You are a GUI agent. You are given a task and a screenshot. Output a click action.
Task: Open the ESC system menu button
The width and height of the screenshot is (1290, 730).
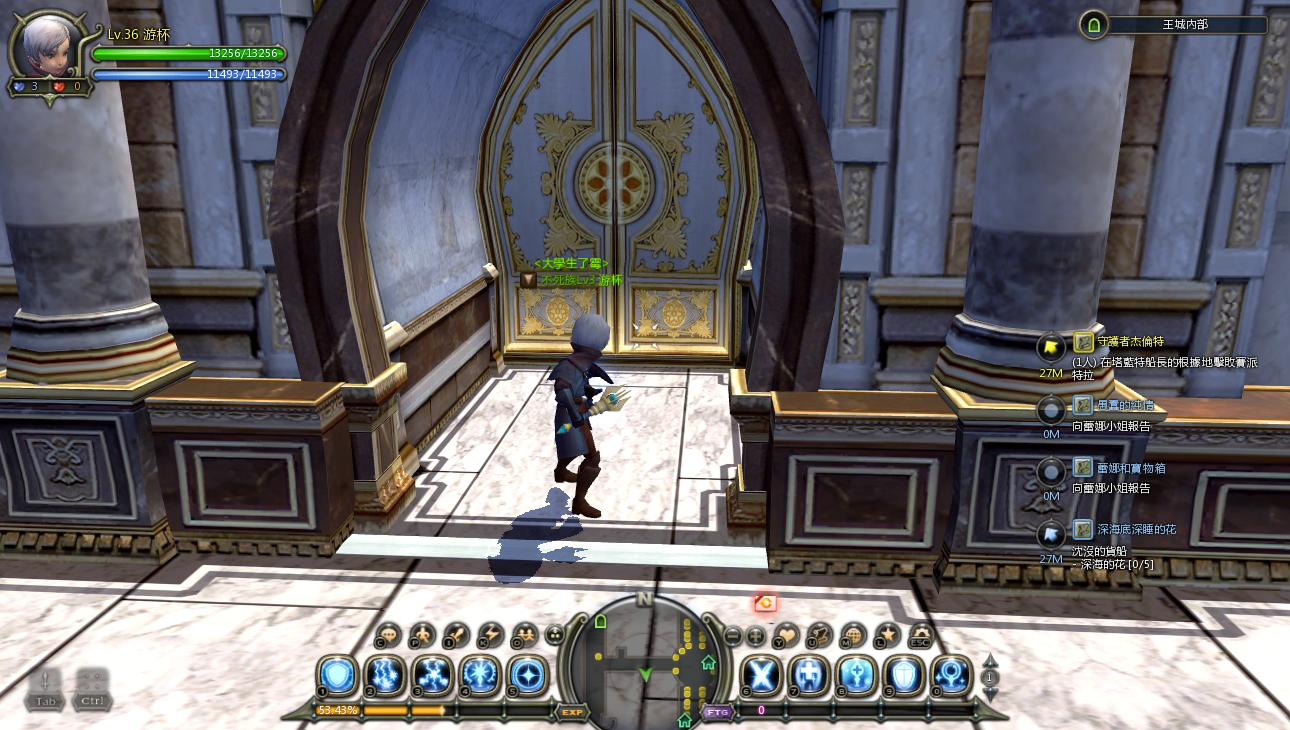tap(921, 635)
